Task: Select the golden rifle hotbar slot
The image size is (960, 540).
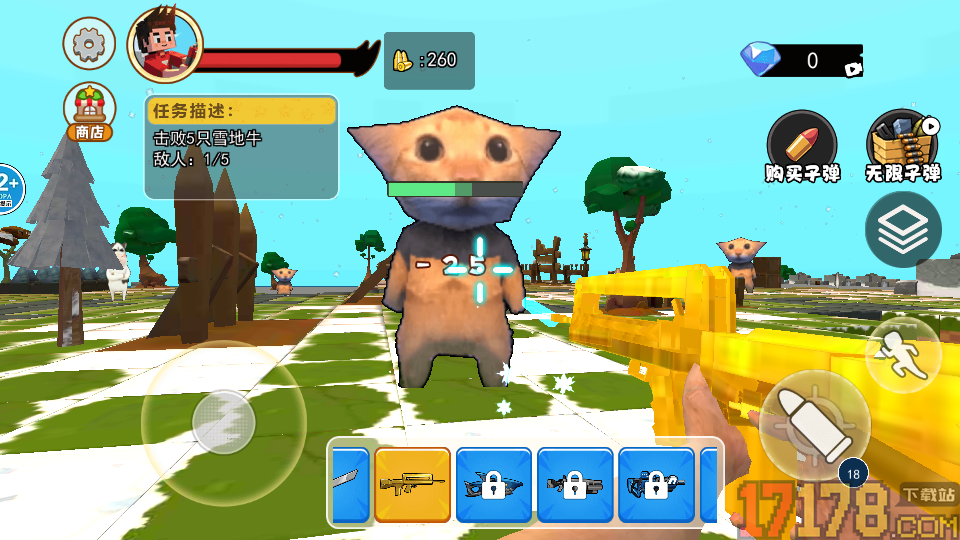Action: (412, 485)
